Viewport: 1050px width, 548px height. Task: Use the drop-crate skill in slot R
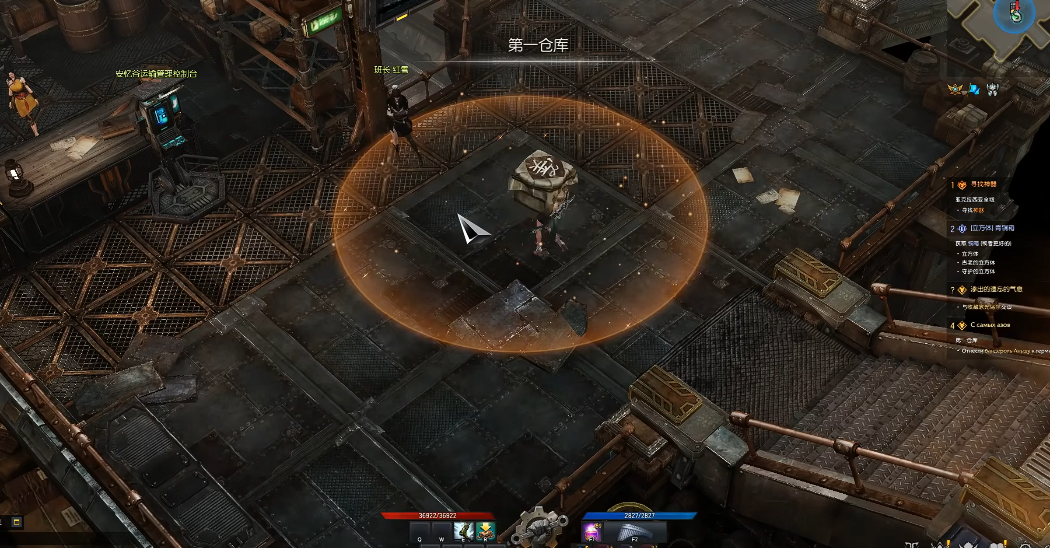pyautogui.click(x=483, y=531)
